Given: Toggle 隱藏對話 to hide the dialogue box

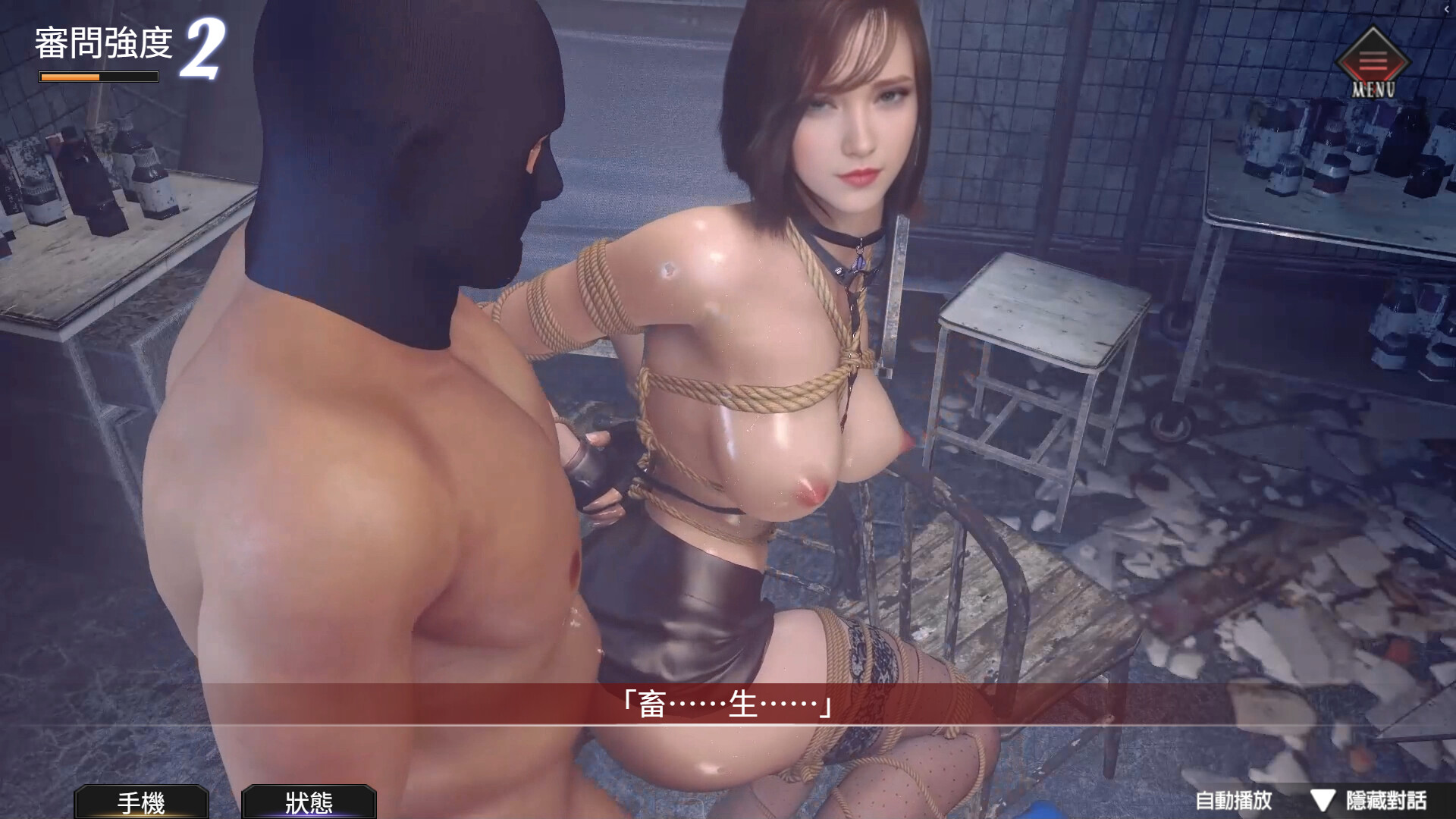Looking at the screenshot, I should [1388, 801].
